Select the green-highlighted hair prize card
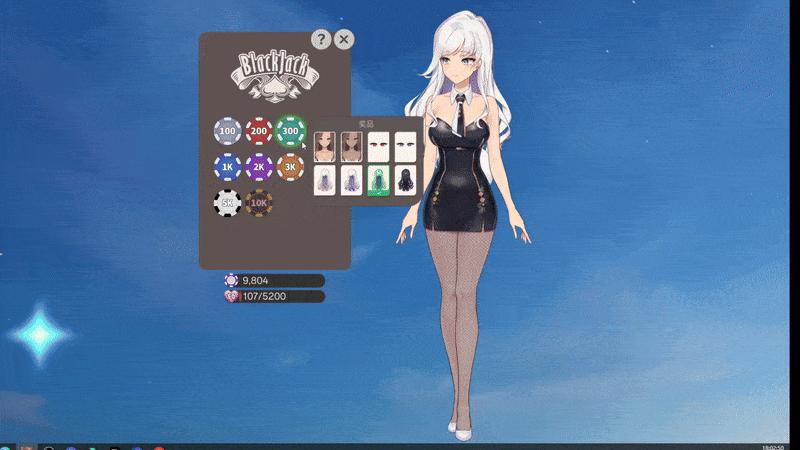This screenshot has width=800, height=450. [379, 180]
